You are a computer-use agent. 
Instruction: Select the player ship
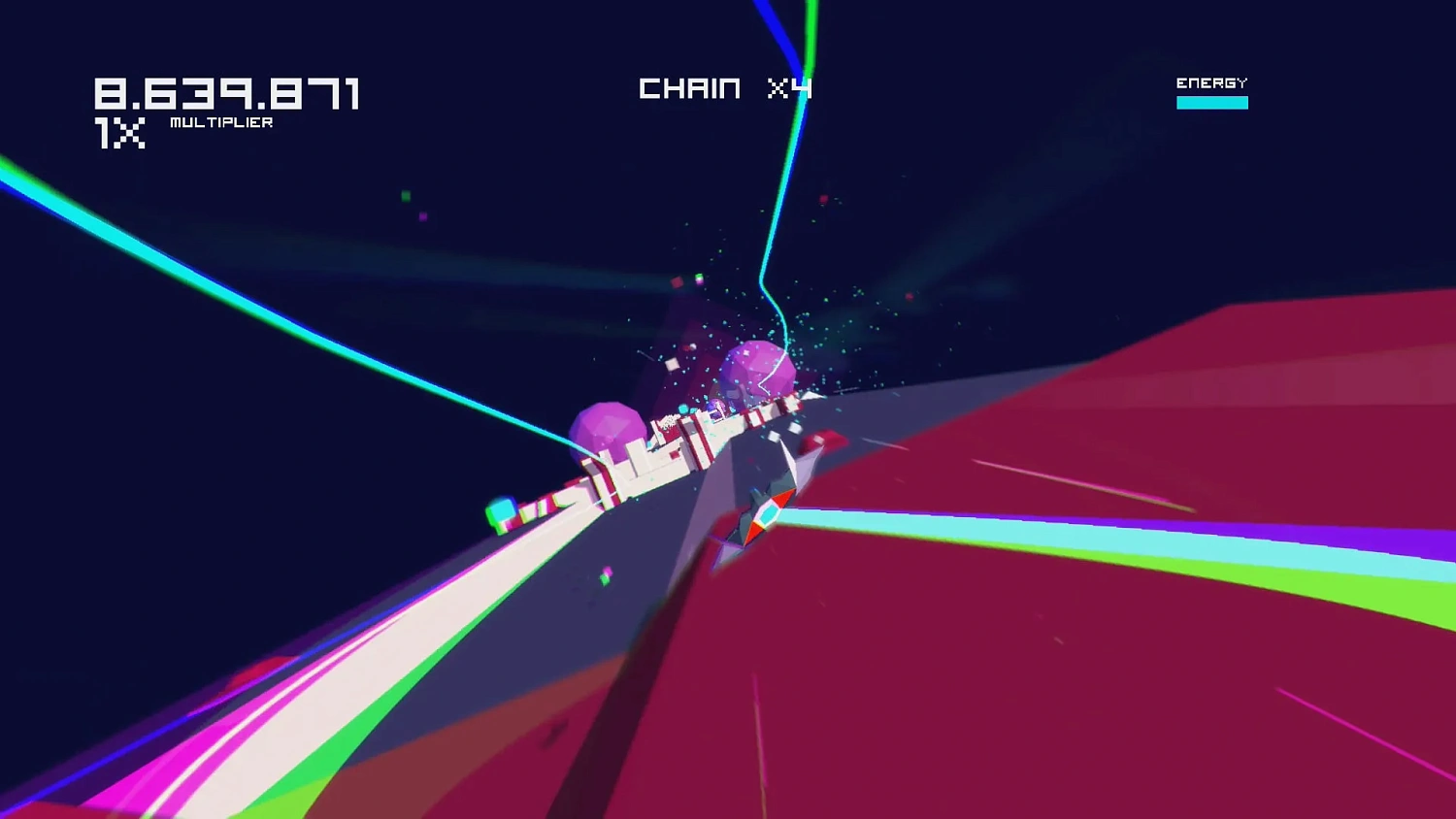767,505
